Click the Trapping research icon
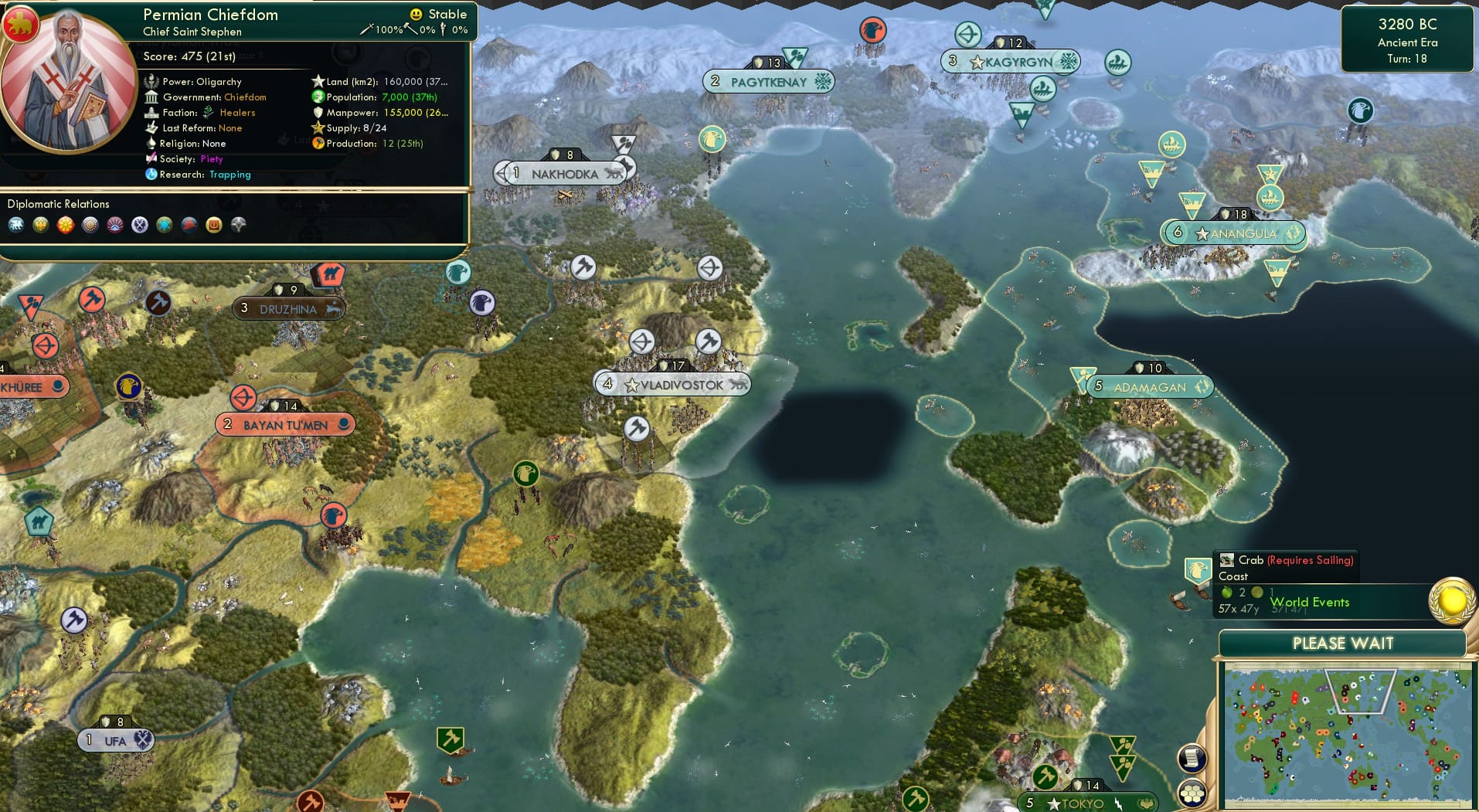Image resolution: width=1479 pixels, height=812 pixels. click(151, 175)
